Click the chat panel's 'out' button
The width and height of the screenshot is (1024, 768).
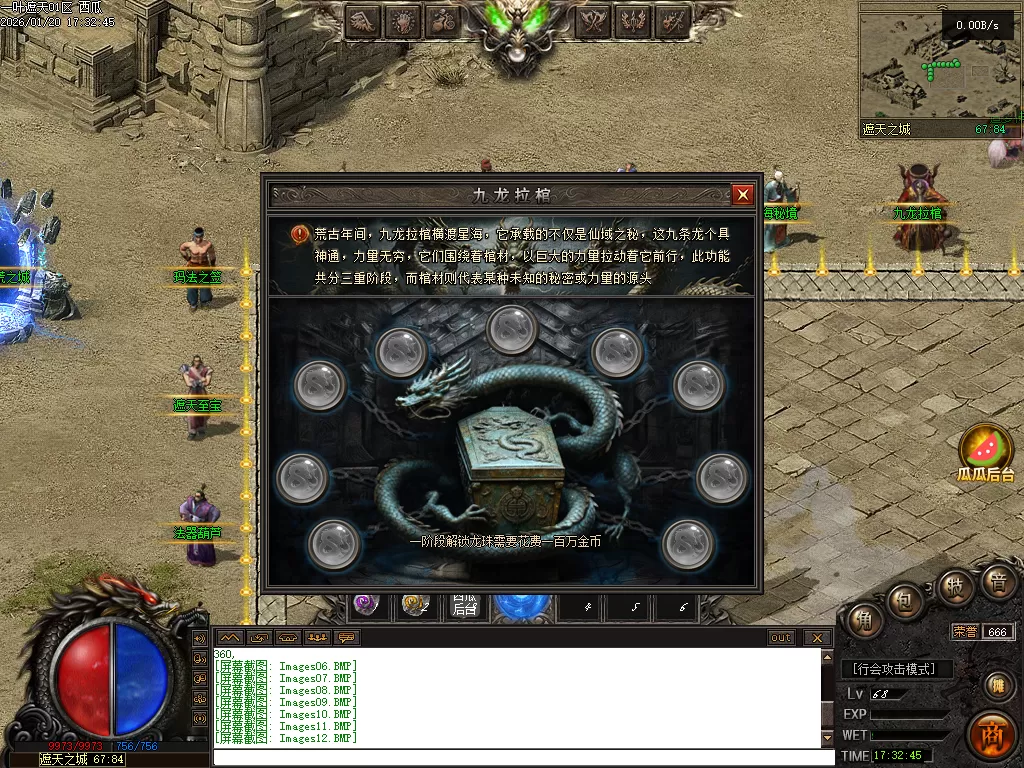(781, 637)
